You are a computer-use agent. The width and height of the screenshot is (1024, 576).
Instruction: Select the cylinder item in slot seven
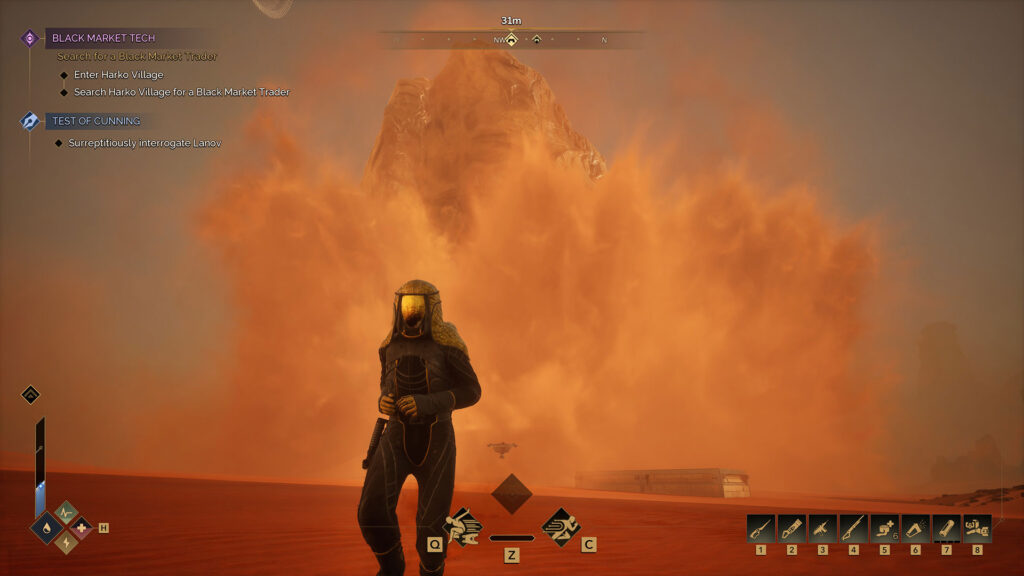pyautogui.click(x=946, y=528)
